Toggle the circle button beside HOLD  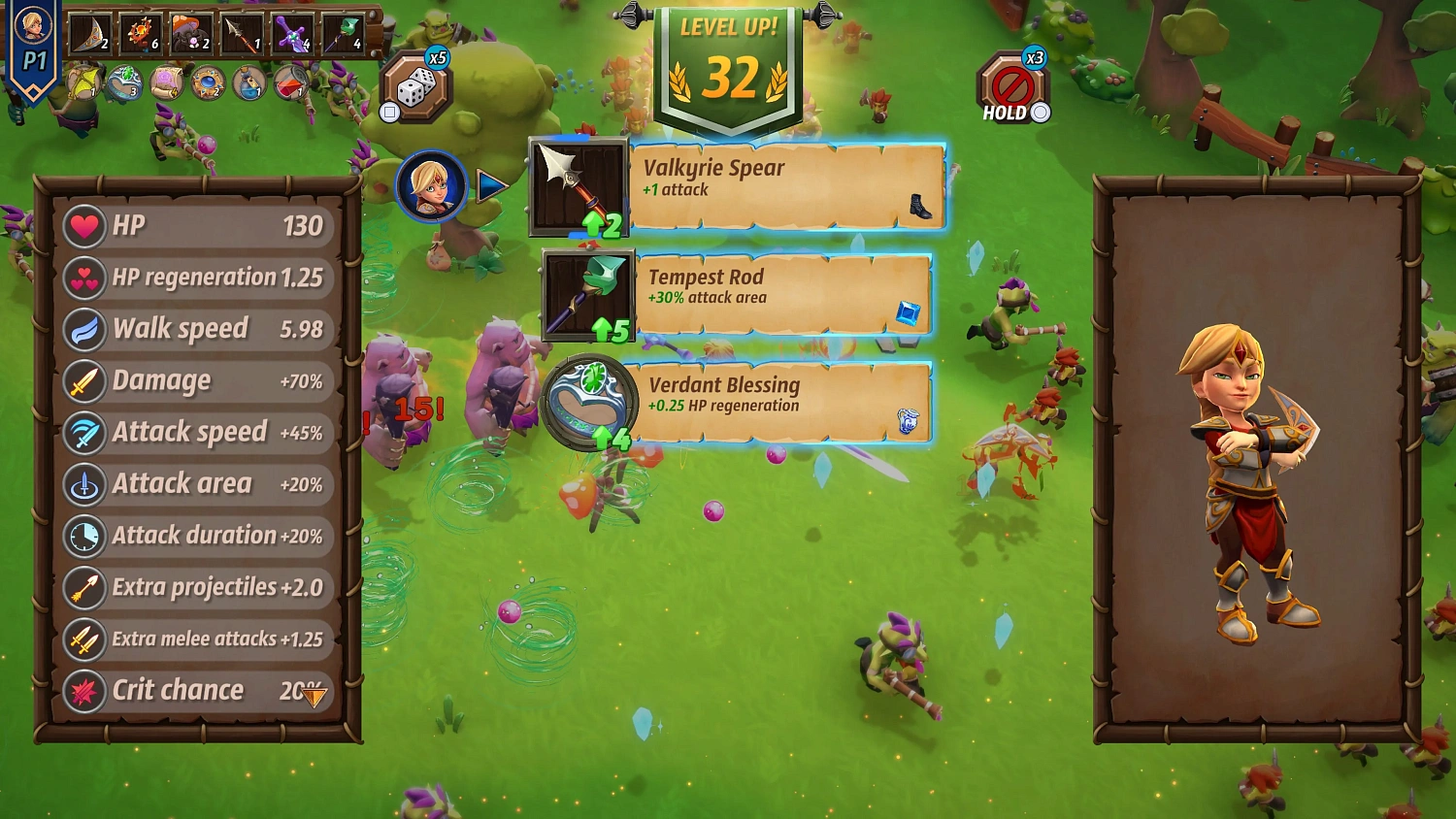1041,114
